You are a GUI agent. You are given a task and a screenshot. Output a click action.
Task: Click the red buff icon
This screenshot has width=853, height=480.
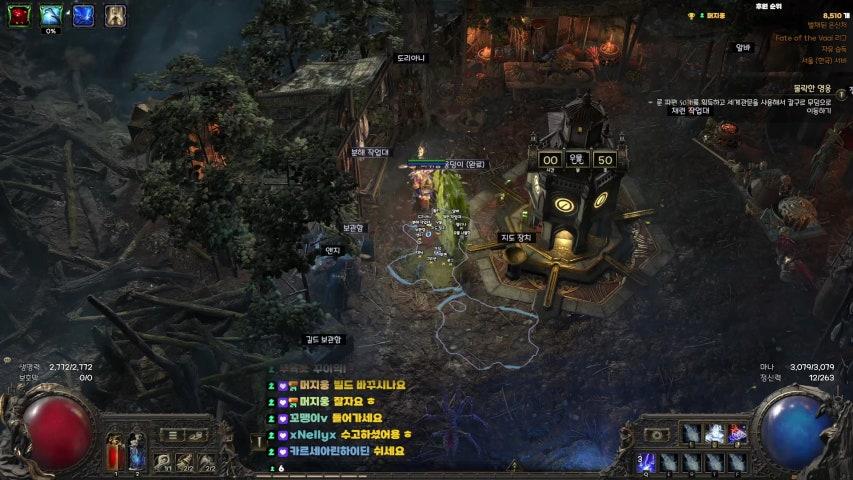click(20, 15)
